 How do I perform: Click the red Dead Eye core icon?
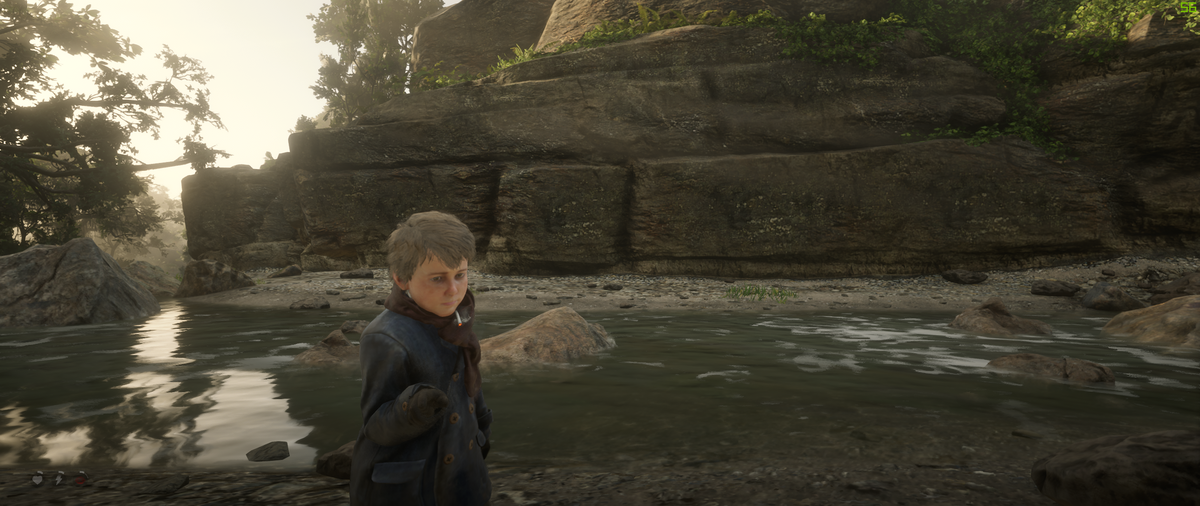tap(79, 479)
